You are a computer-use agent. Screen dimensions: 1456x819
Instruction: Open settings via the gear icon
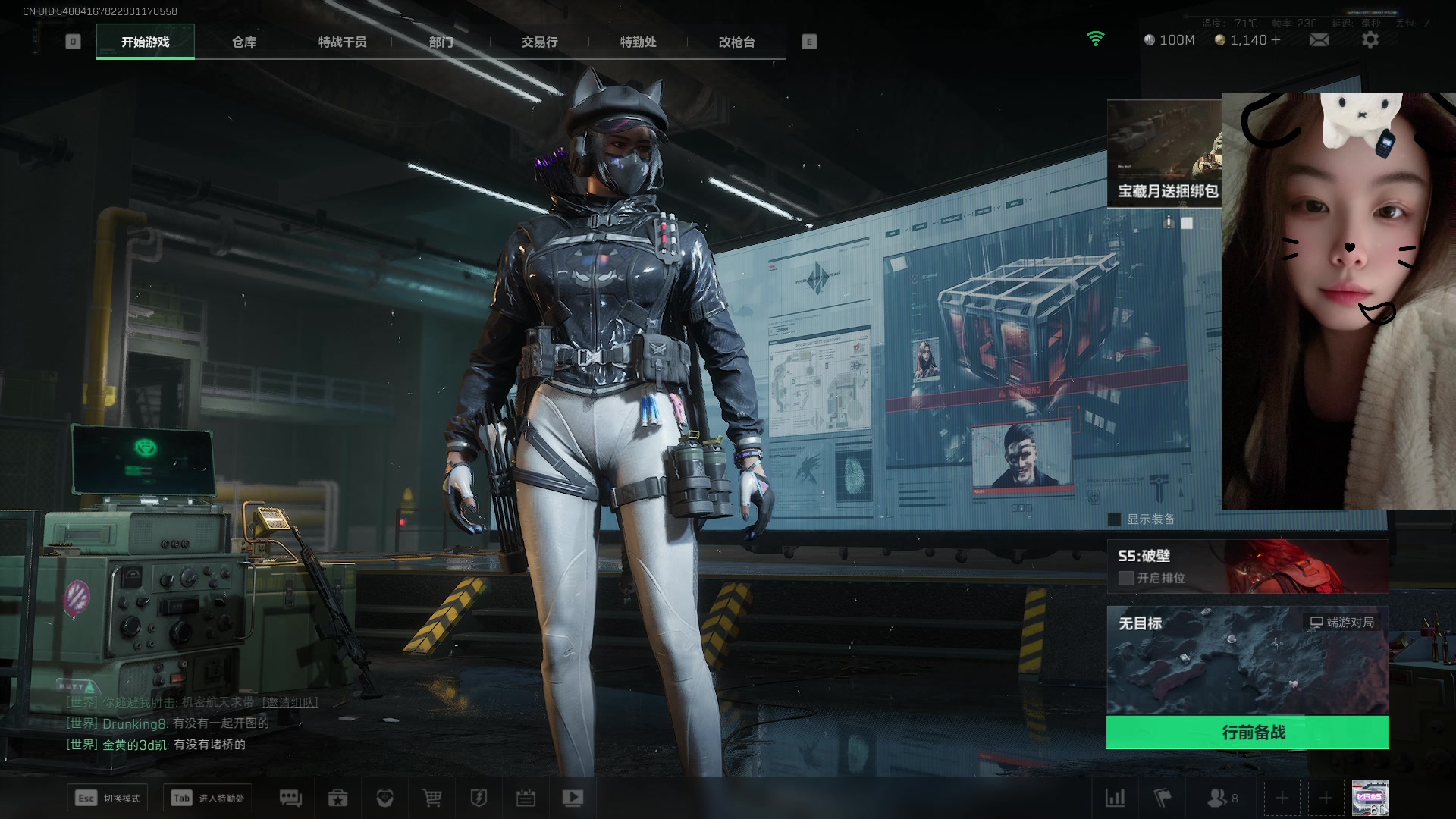pyautogui.click(x=1370, y=40)
